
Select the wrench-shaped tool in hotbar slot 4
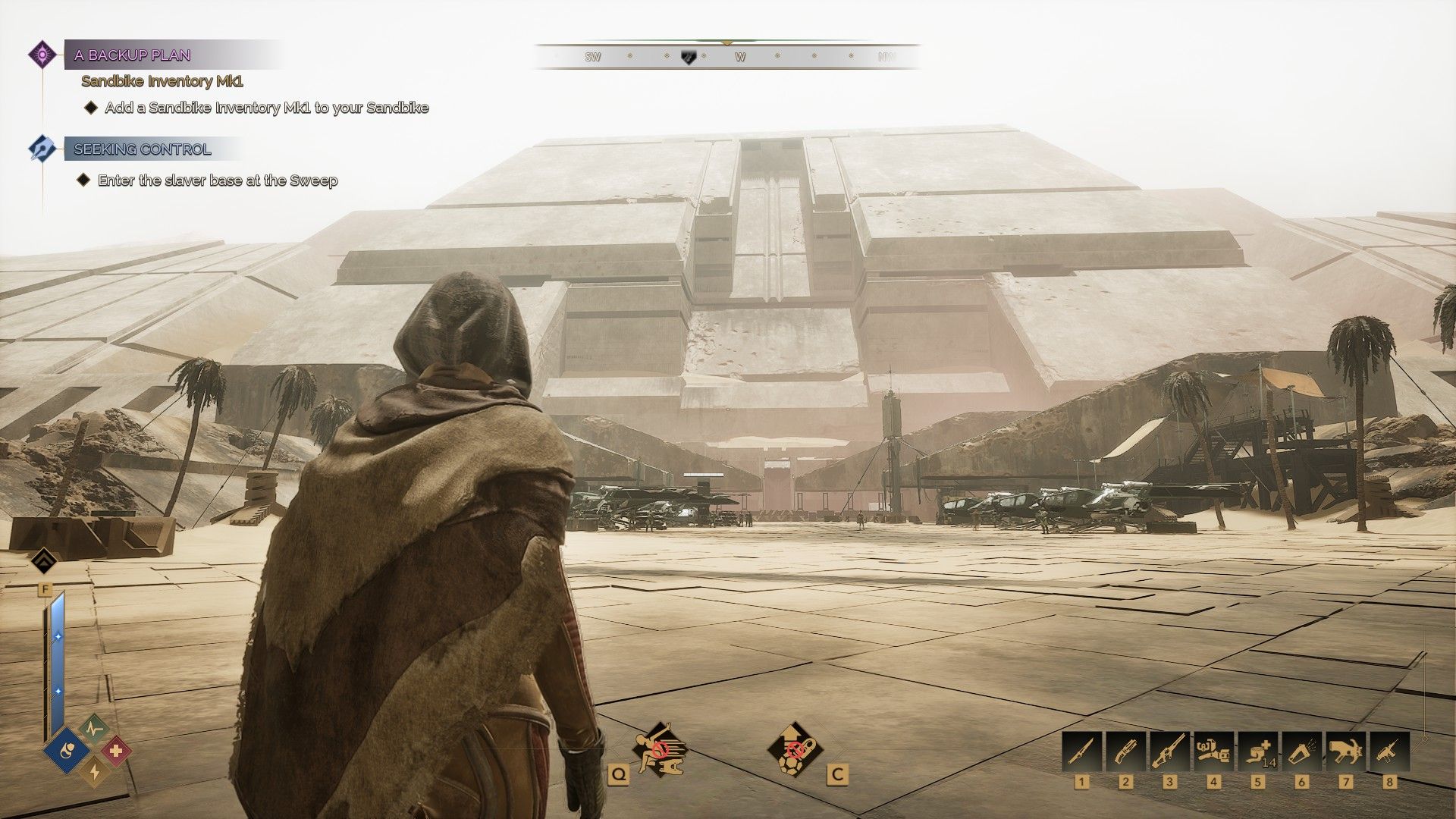tap(1213, 751)
